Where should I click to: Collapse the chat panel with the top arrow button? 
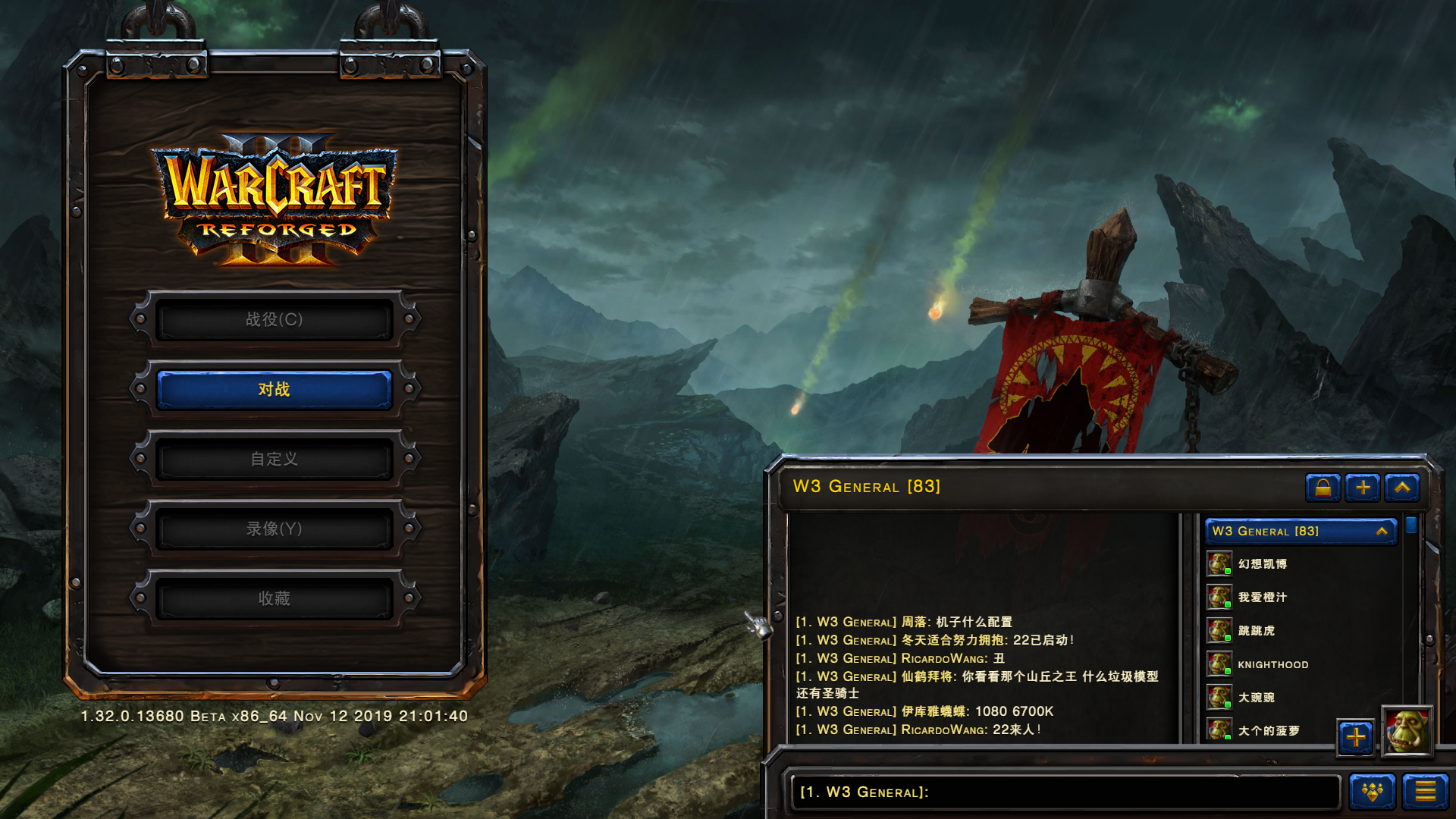click(1401, 487)
